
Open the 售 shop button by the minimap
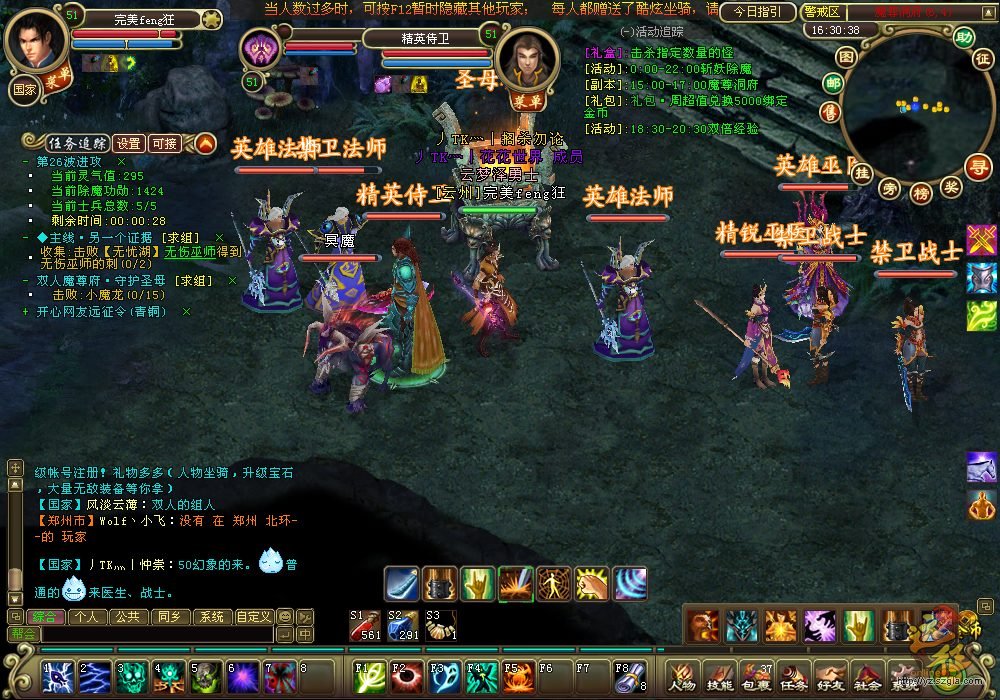tap(832, 110)
